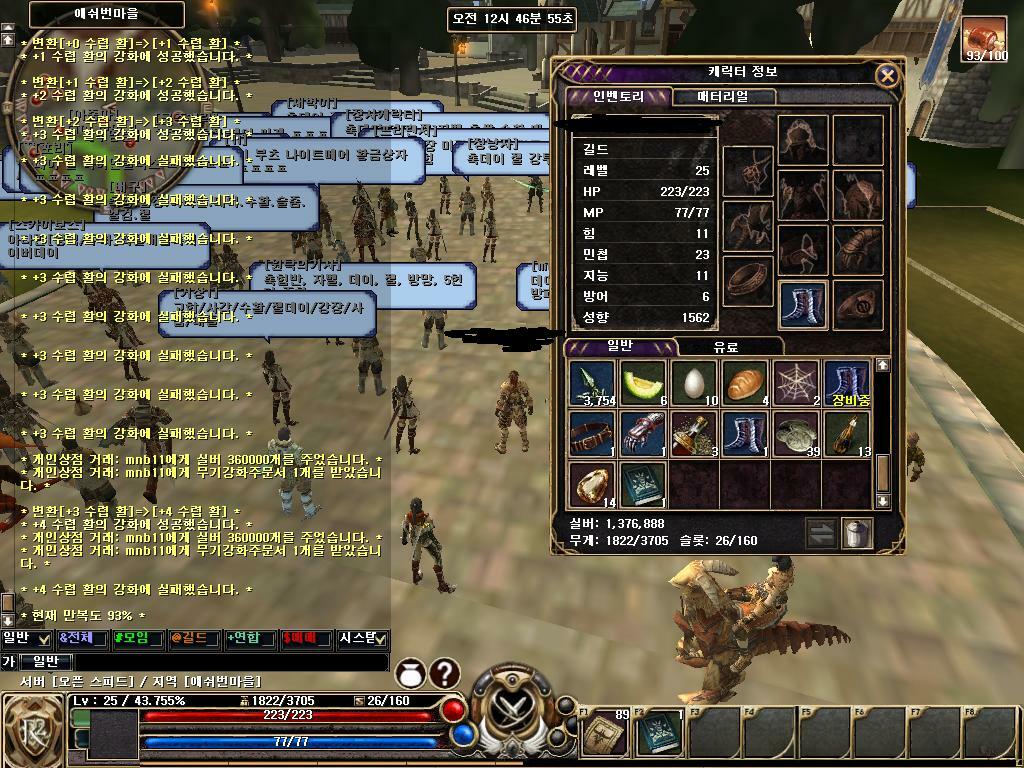Viewport: 1024px width, 768px height.
Task: Select the arrows stack in inventory
Action: (592, 385)
